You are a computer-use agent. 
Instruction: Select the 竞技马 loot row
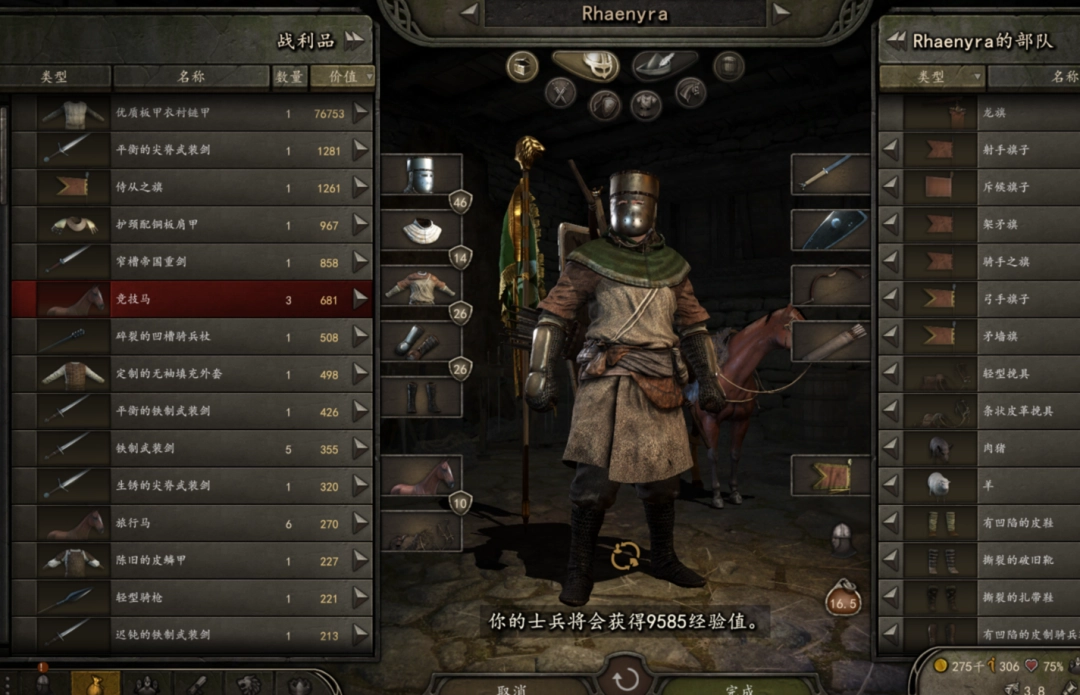tap(190, 299)
